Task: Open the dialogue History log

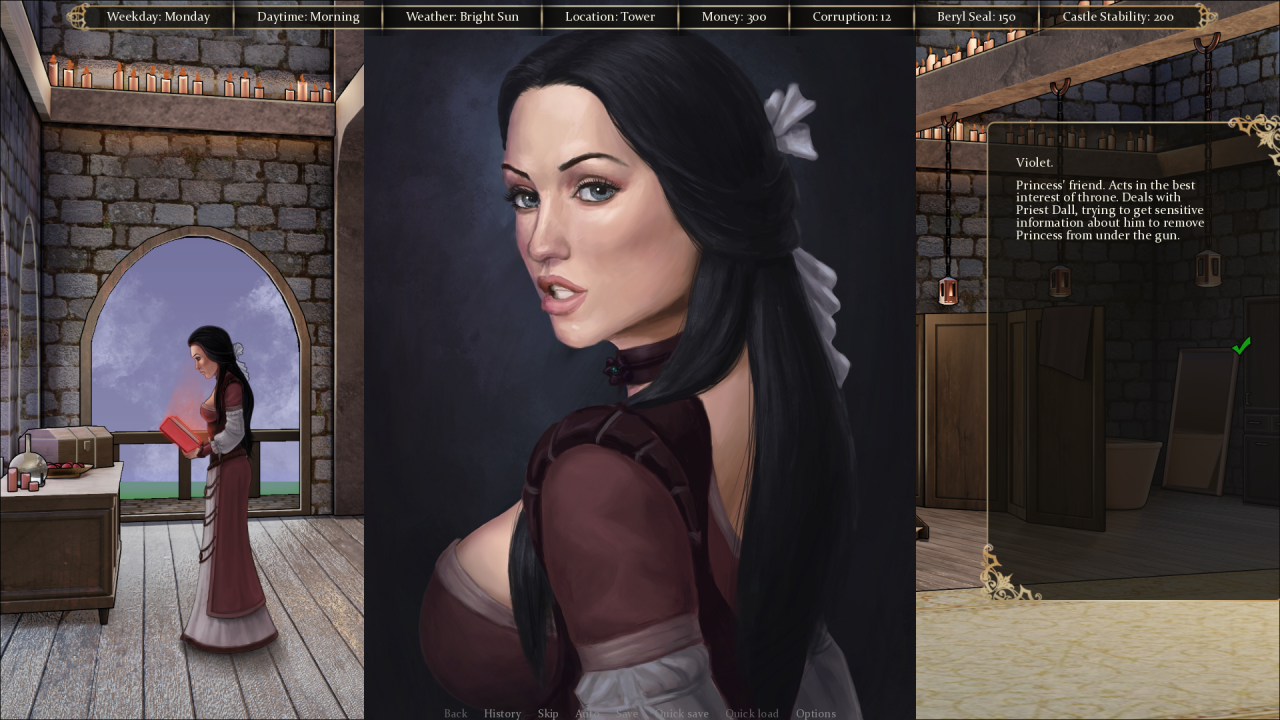Action: [x=502, y=713]
